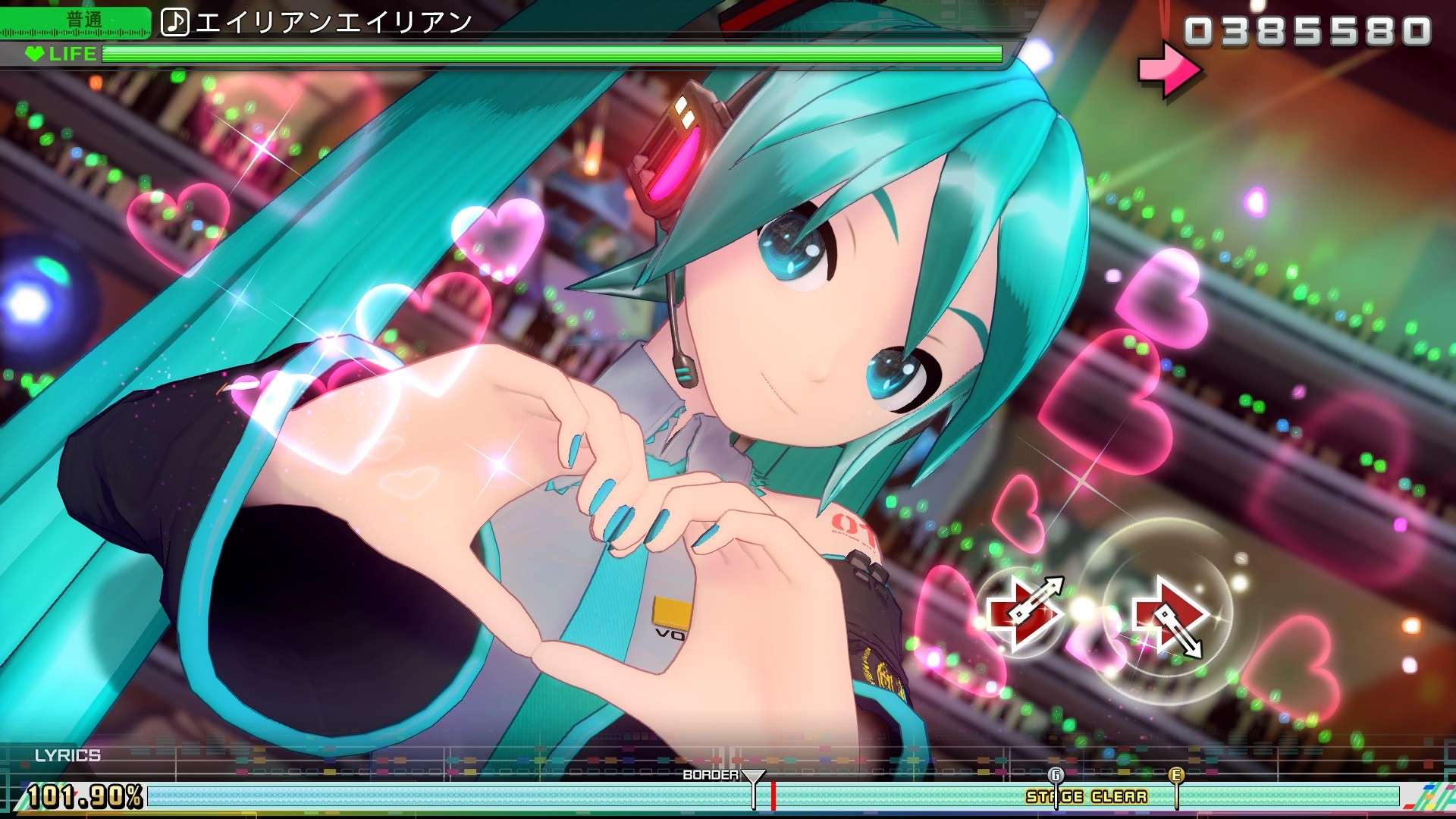1456x819 pixels.
Task: Click the music note icon beside song title
Action: click(176, 23)
